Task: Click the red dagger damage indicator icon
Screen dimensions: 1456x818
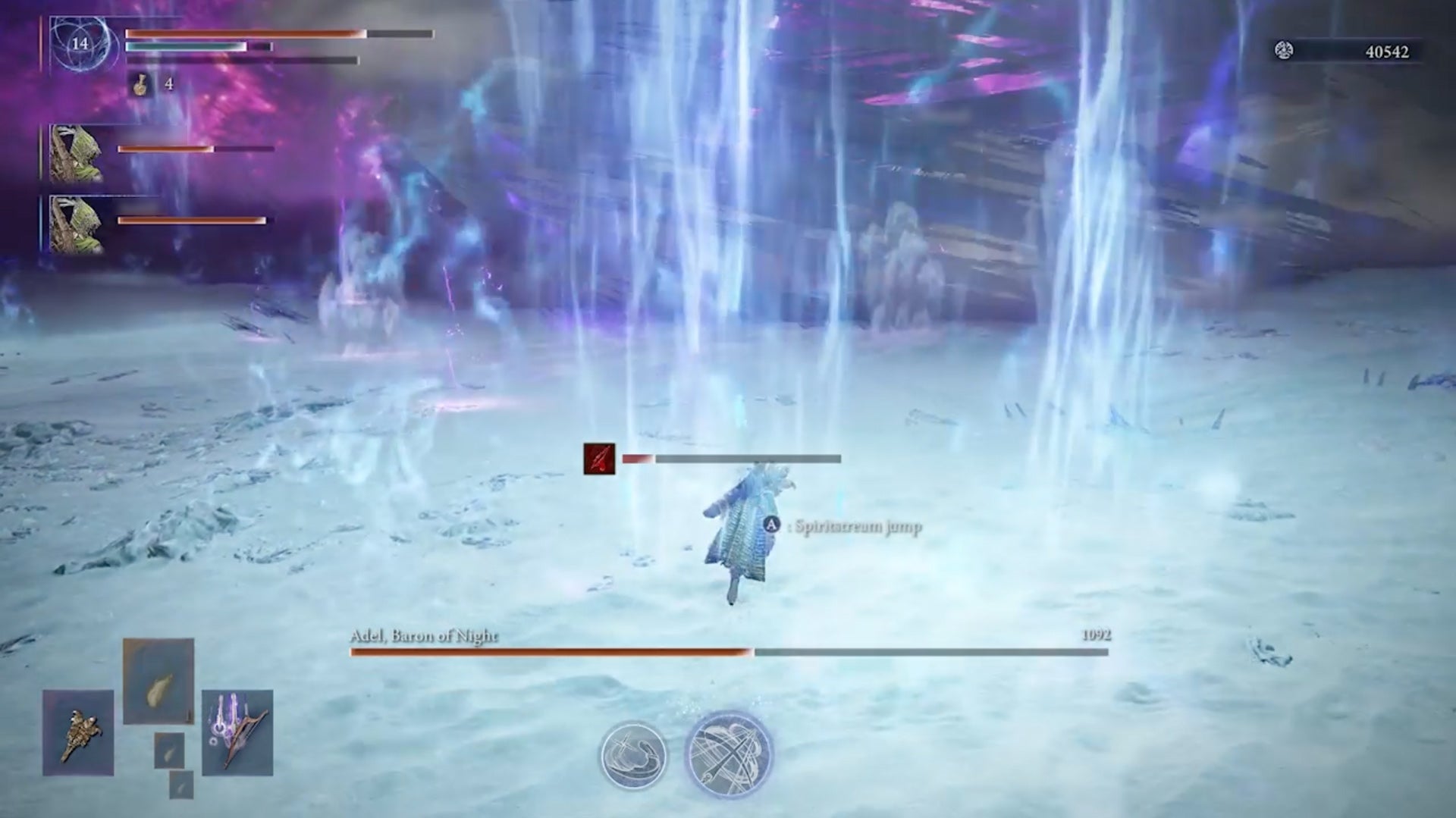Action: coord(598,458)
